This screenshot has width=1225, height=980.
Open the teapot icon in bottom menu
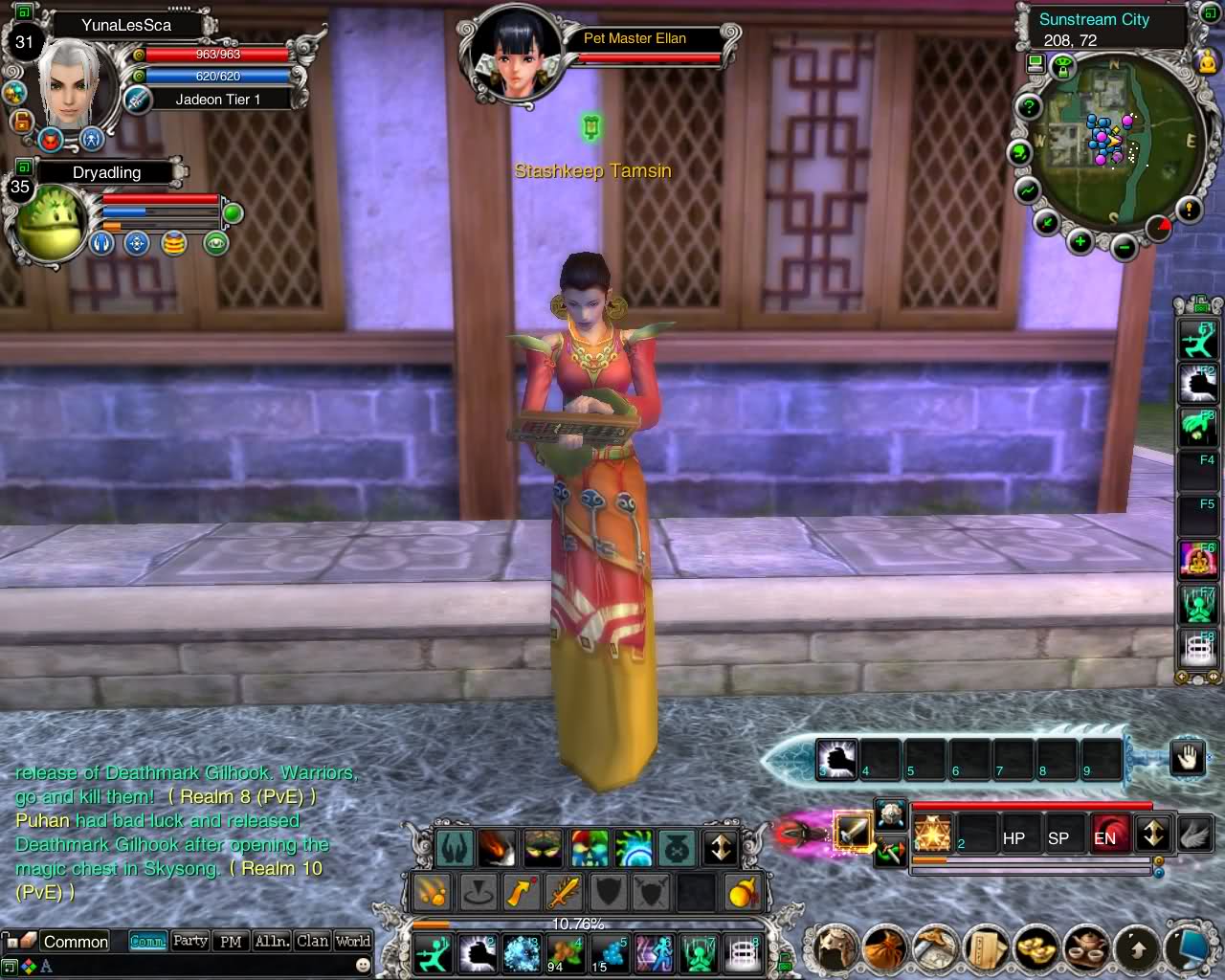click(x=1084, y=948)
